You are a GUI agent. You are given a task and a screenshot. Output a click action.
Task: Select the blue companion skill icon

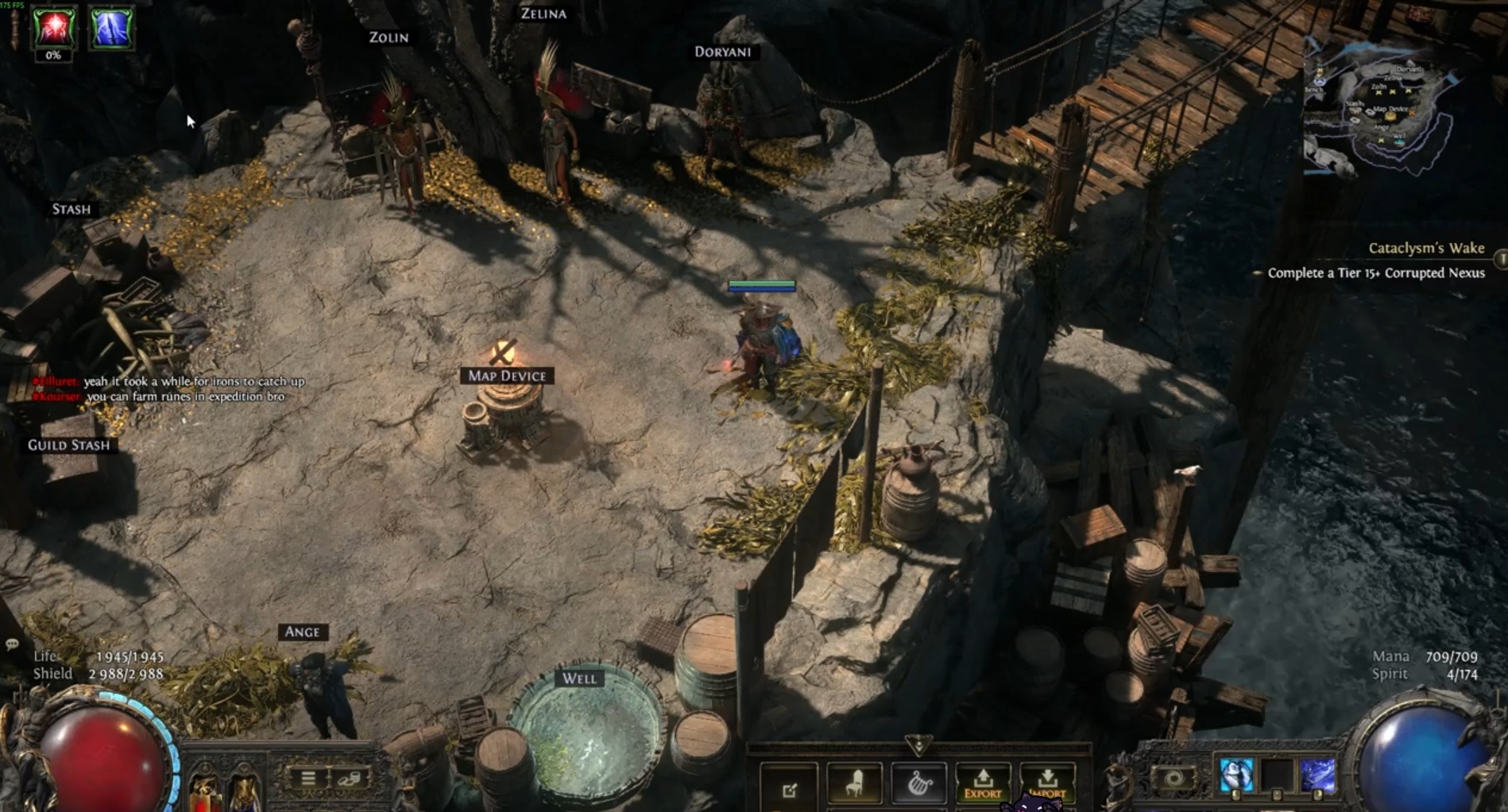coord(1235,775)
